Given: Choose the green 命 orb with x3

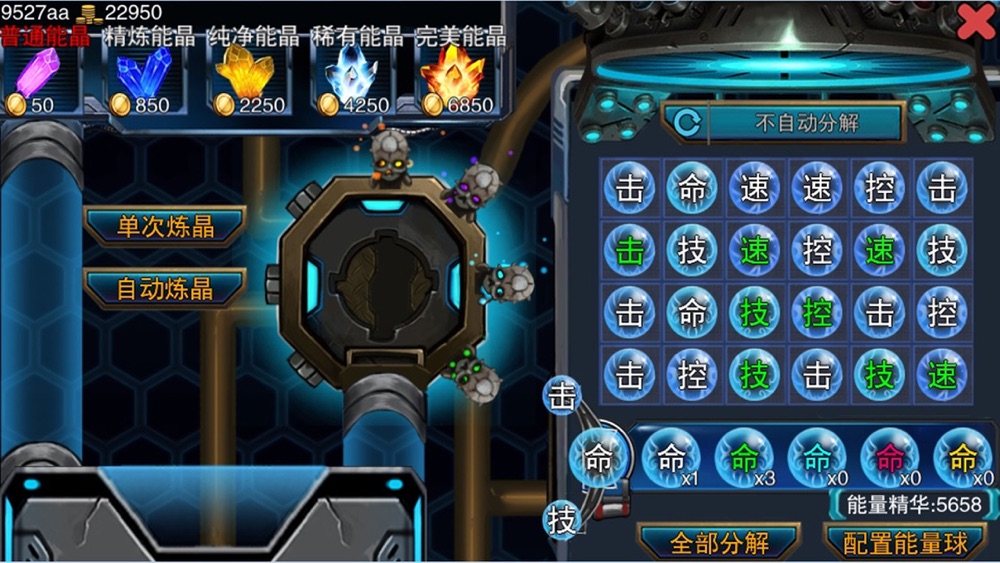Looking at the screenshot, I should point(744,458).
